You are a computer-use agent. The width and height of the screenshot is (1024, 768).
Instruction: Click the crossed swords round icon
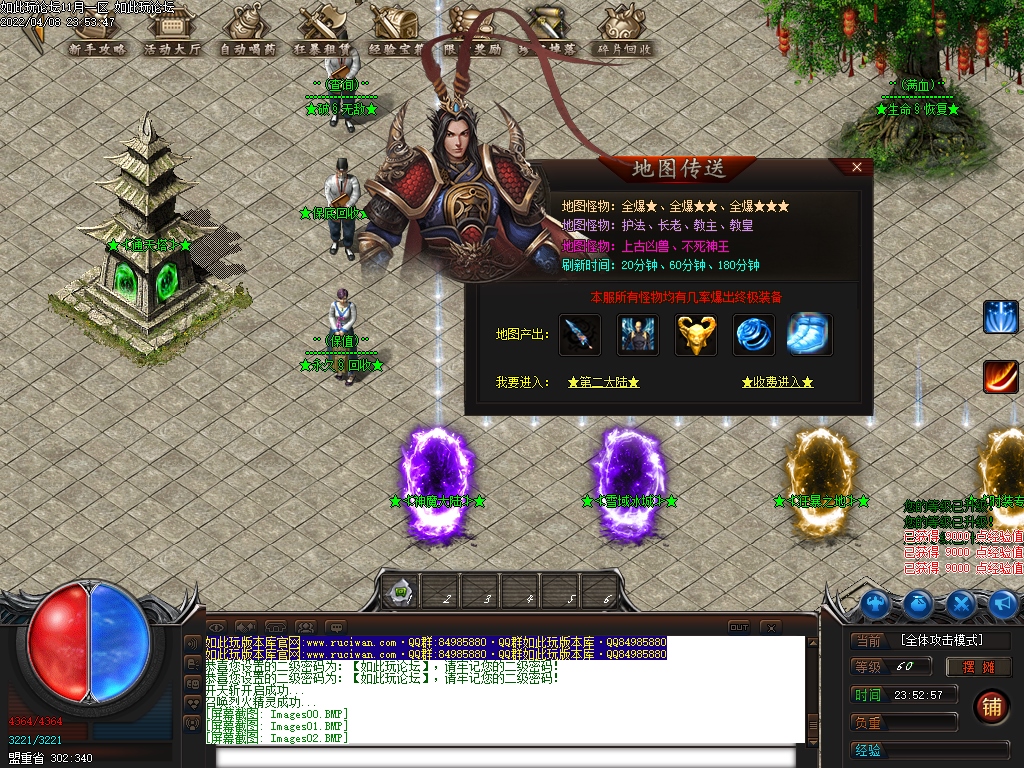(961, 603)
